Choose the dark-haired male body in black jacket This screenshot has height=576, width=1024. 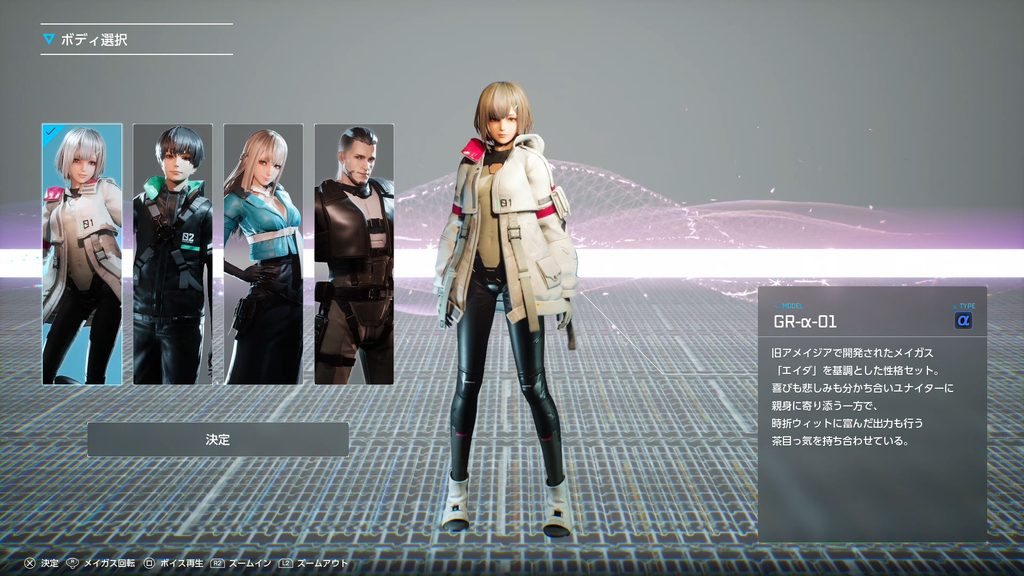pyautogui.click(x=173, y=254)
